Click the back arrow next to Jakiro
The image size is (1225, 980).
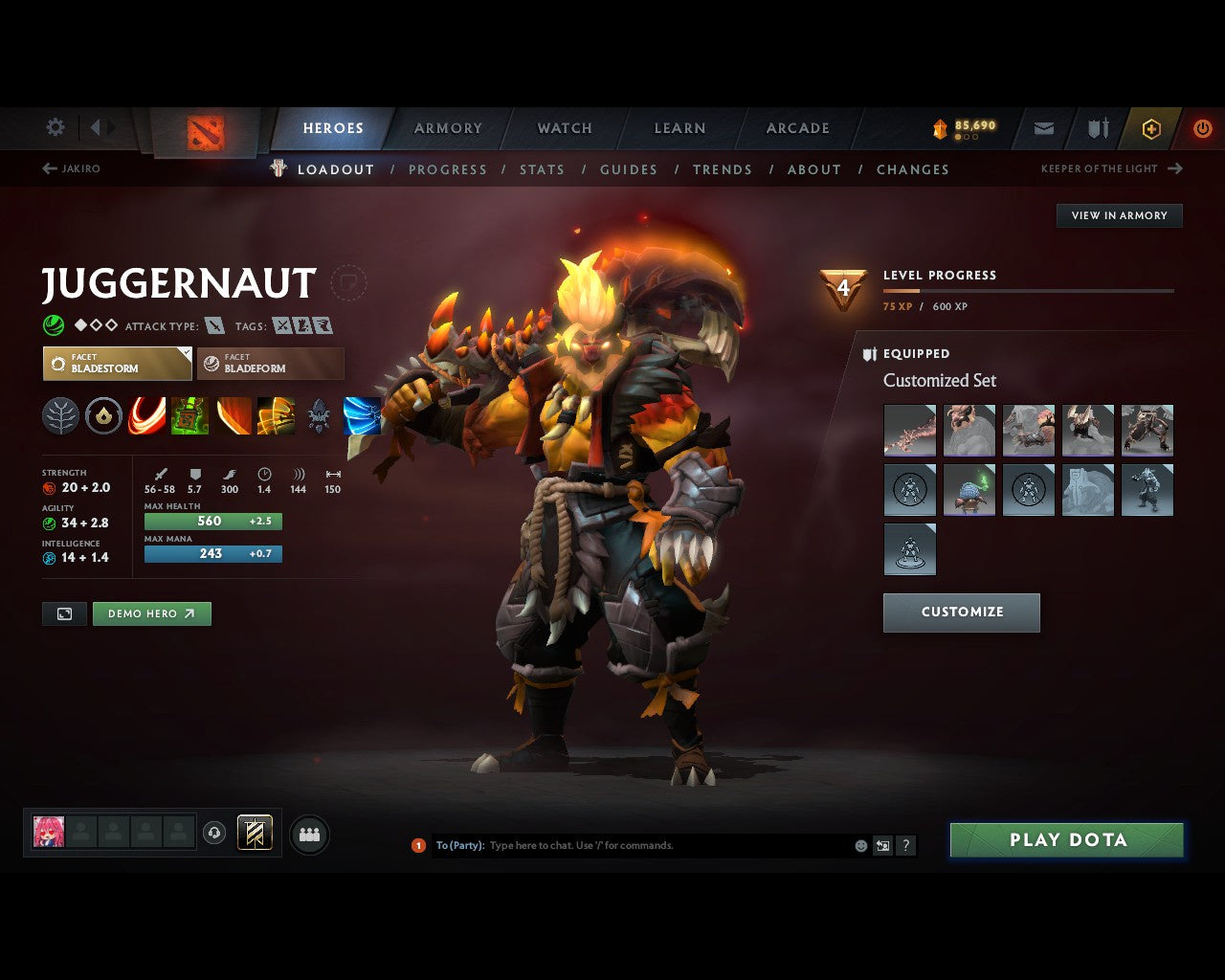click(48, 167)
